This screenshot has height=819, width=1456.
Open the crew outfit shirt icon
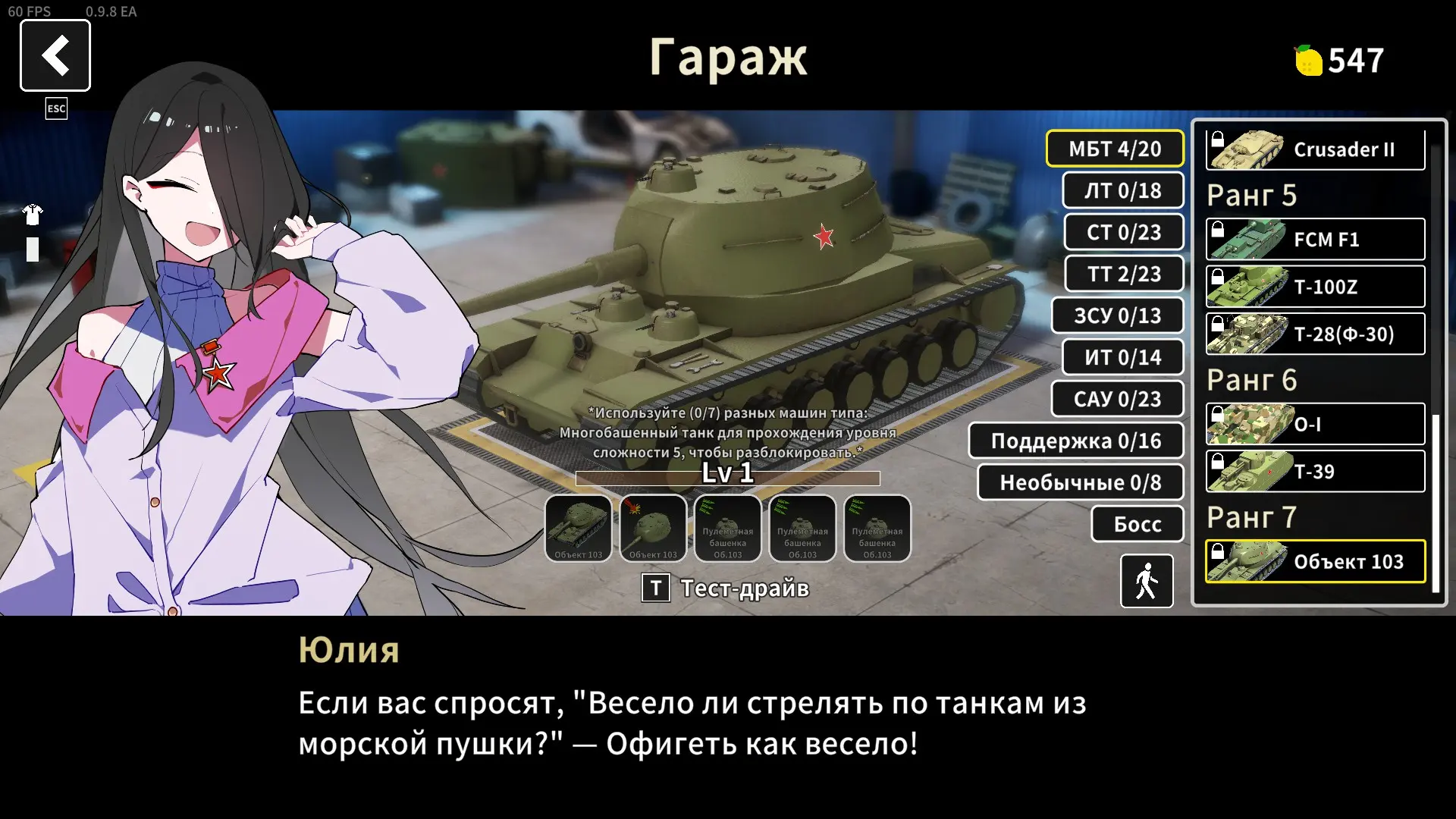click(x=31, y=215)
